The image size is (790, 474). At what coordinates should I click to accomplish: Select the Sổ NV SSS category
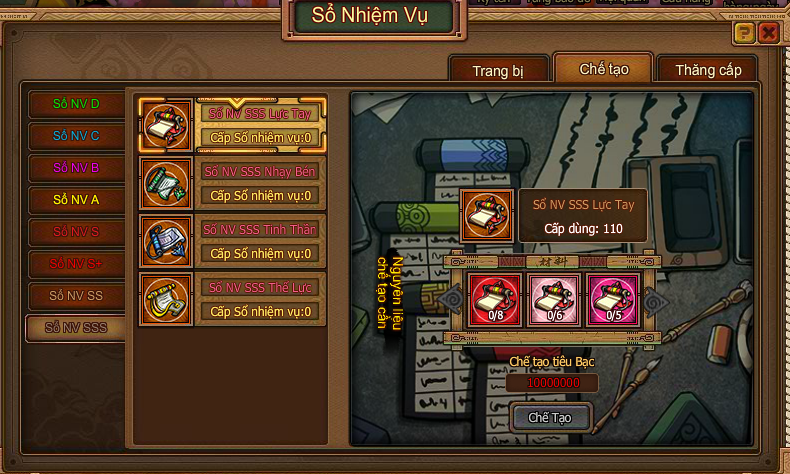[76, 328]
